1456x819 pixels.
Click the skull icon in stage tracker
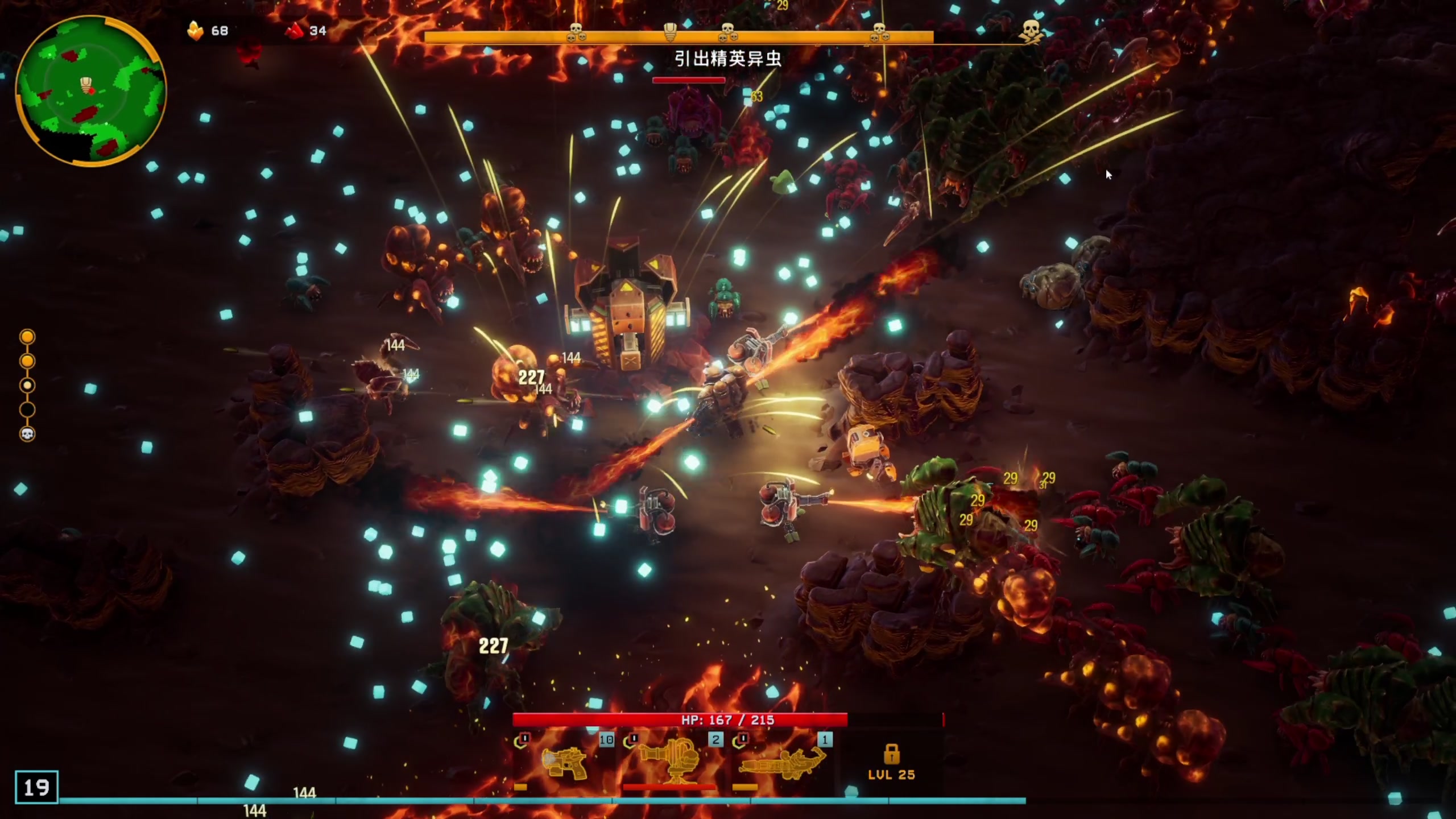click(27, 435)
